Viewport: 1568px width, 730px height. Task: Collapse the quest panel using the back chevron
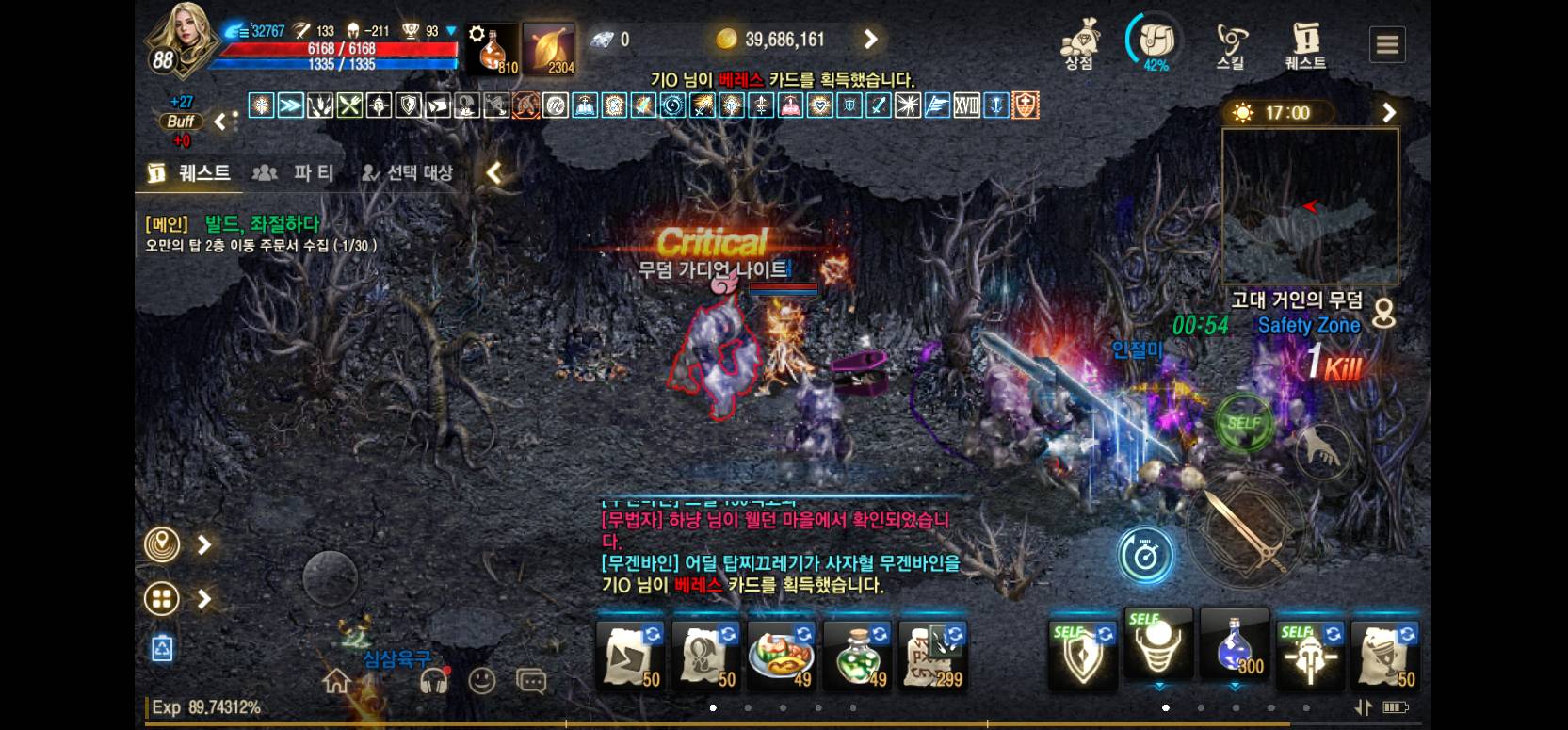pos(493,172)
